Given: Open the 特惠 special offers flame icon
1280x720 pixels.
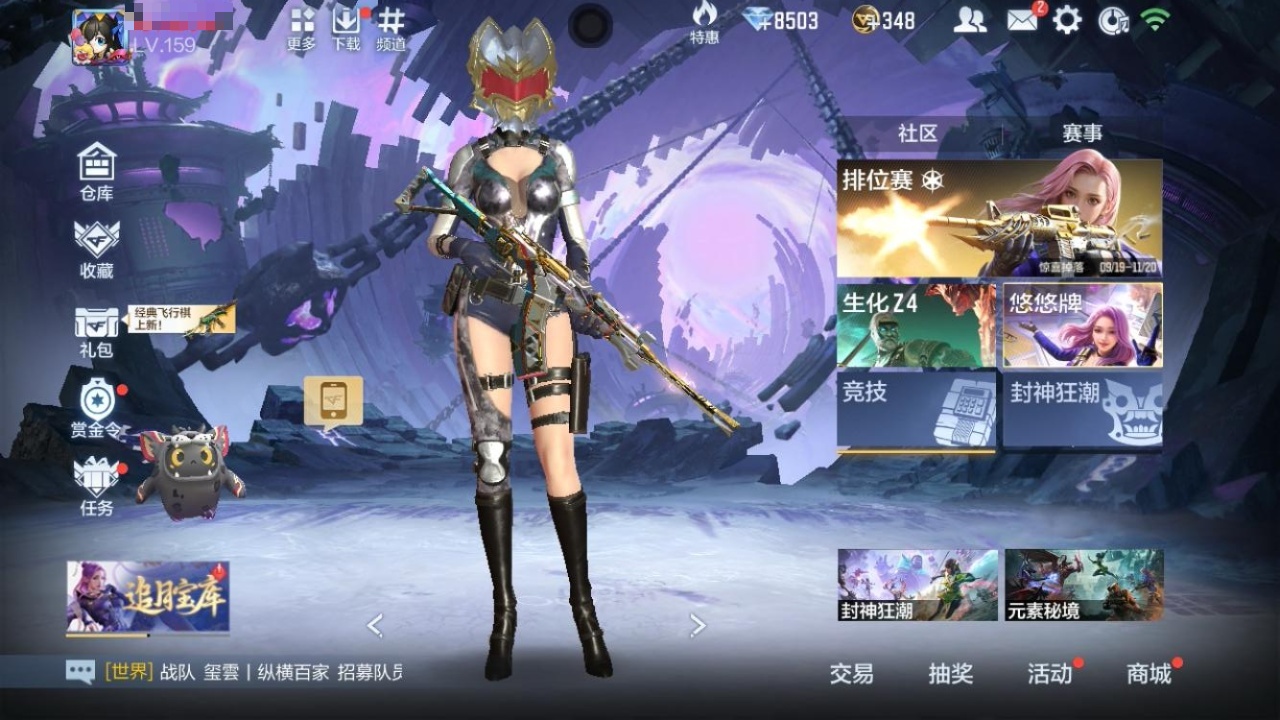Looking at the screenshot, I should (x=704, y=23).
